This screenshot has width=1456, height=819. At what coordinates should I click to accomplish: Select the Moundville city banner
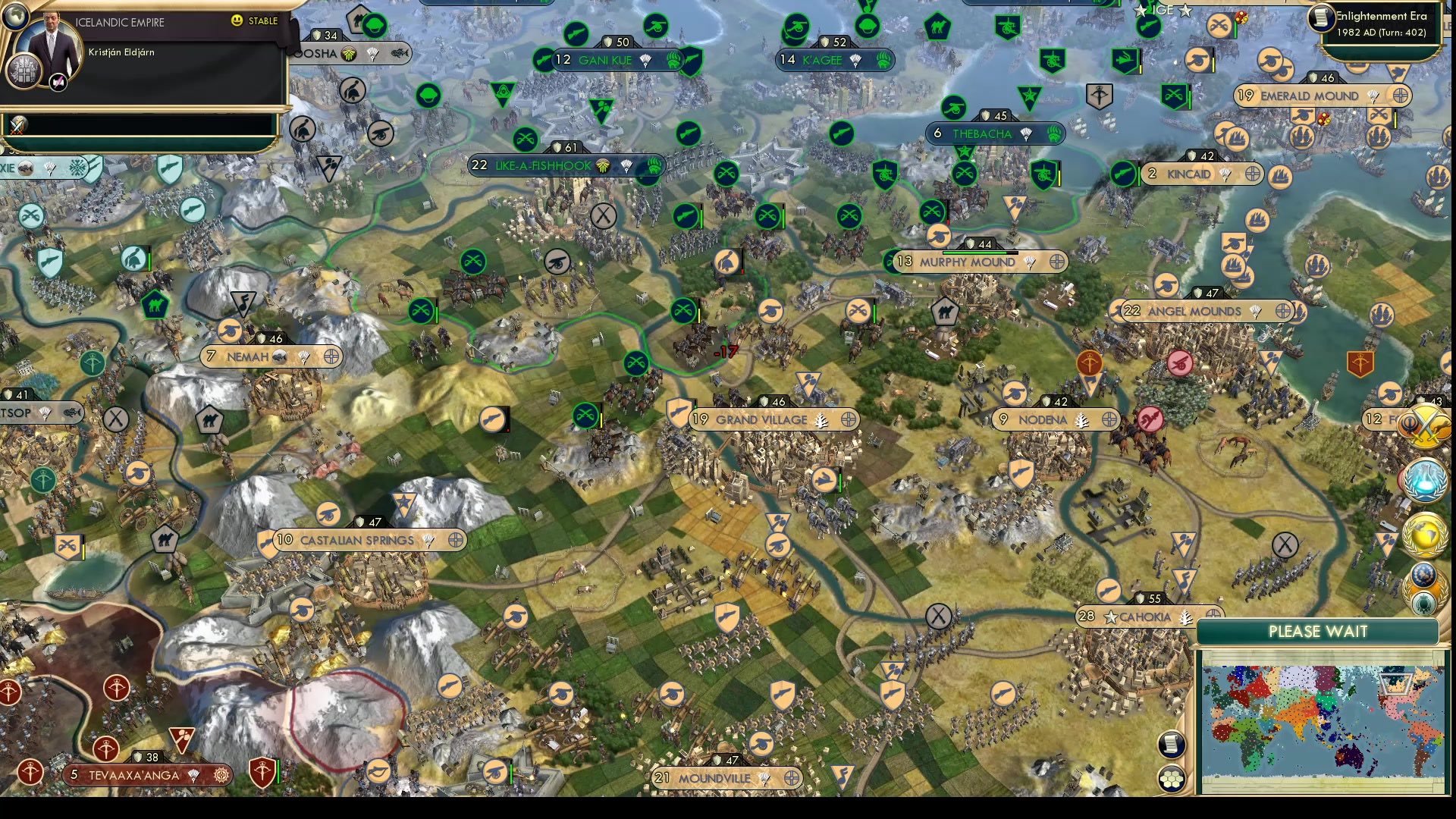click(x=724, y=777)
